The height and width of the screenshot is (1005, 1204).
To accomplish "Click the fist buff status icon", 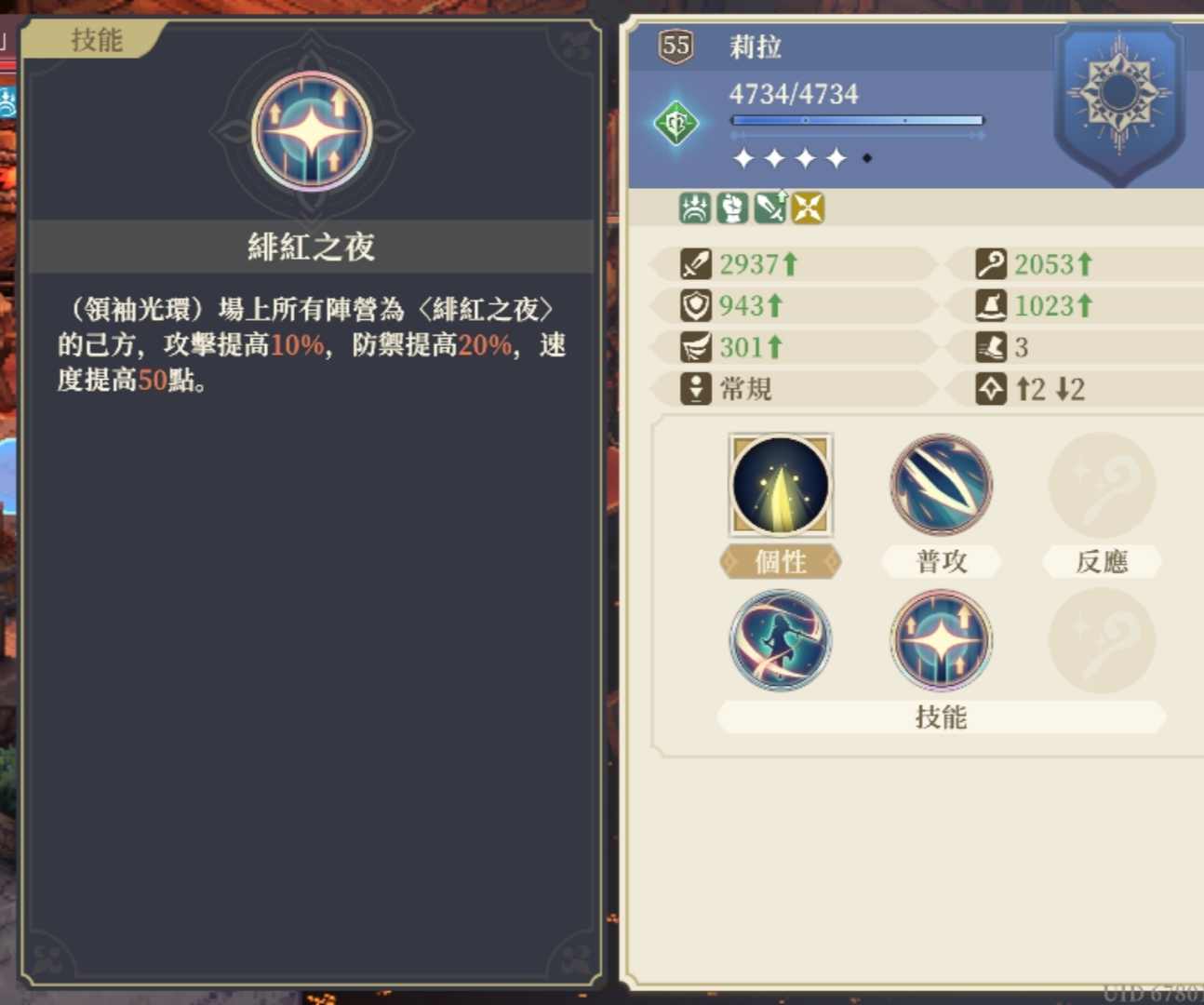I will [730, 207].
